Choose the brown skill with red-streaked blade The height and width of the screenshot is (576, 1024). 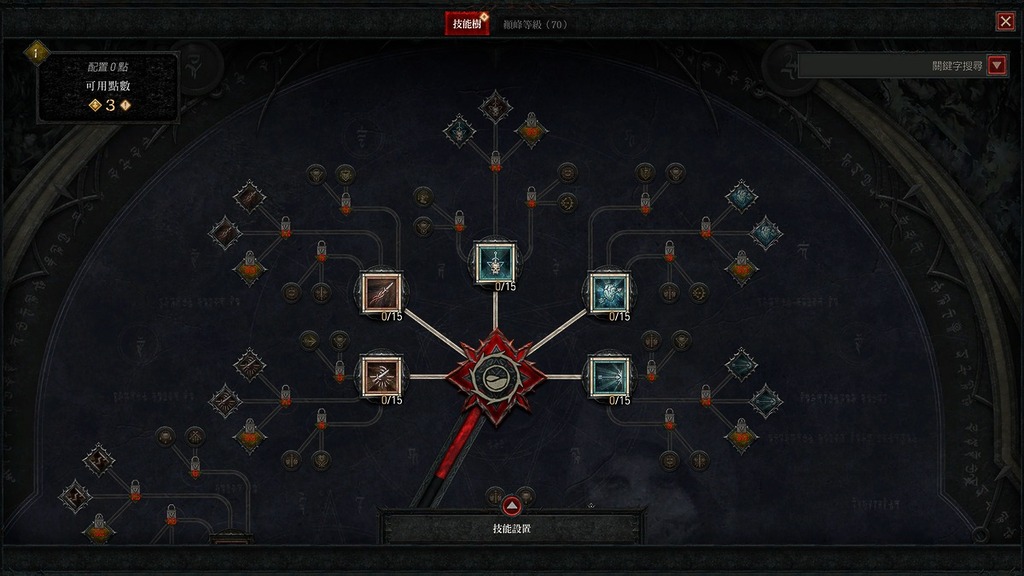click(380, 291)
